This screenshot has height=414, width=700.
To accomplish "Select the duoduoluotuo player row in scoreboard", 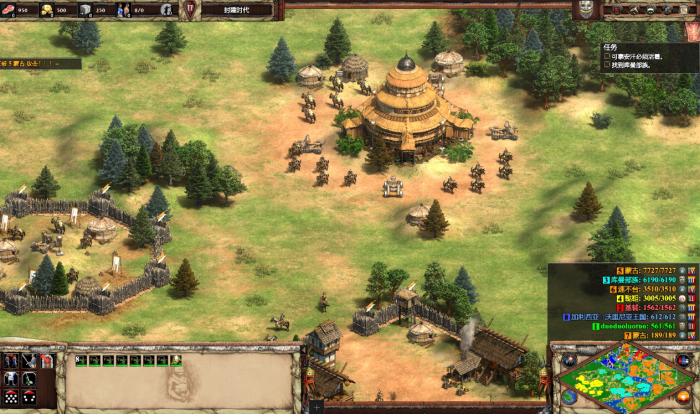I will (x=620, y=325).
